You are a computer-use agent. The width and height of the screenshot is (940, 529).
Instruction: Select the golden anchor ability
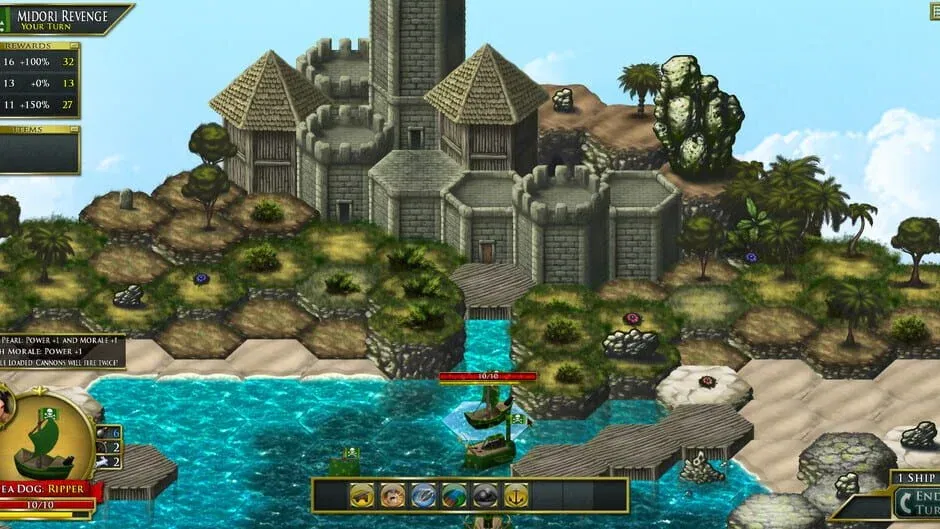pyautogui.click(x=516, y=495)
